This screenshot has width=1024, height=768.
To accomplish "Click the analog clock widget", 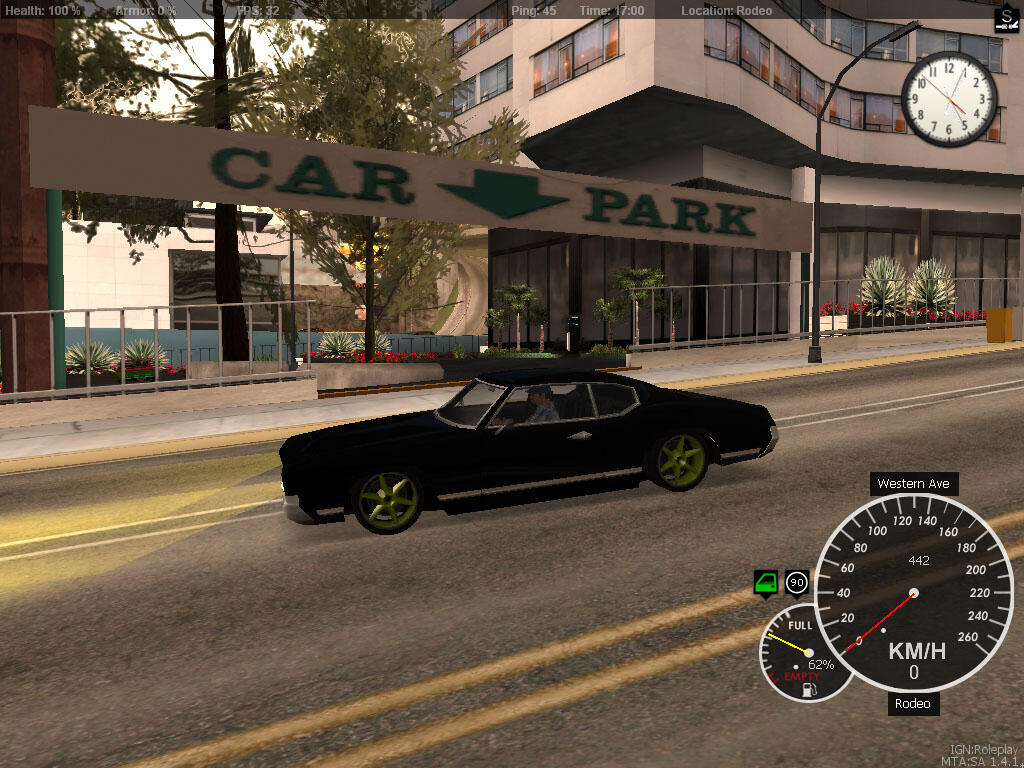I will (948, 99).
